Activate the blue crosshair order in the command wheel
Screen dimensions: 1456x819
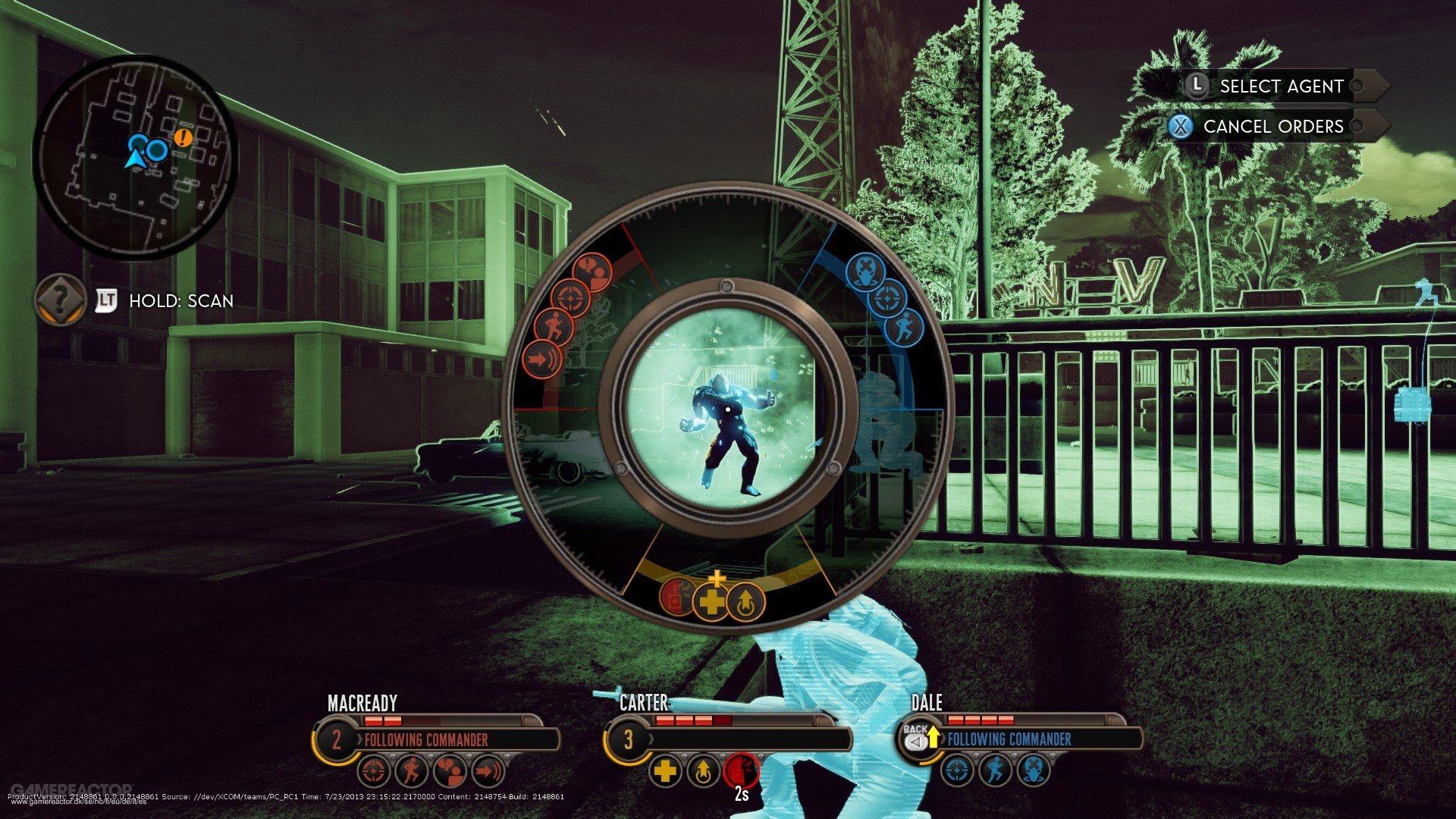[886, 299]
